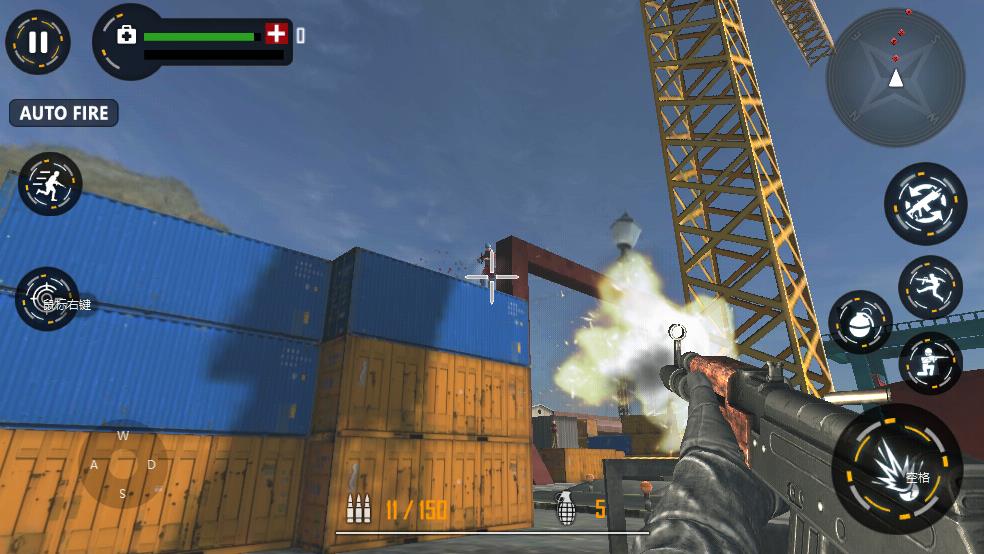Tap the aim-down-sights scope button
Screen dimensions: 984x554
[x=48, y=299]
